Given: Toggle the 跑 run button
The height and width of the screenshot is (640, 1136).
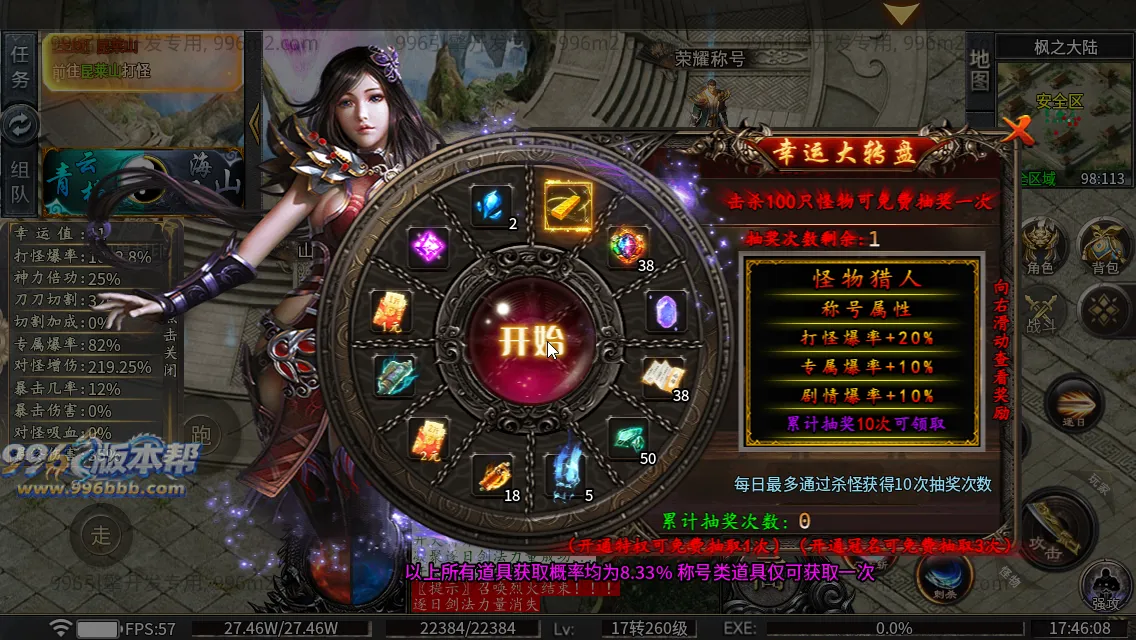Looking at the screenshot, I should pos(201,431).
